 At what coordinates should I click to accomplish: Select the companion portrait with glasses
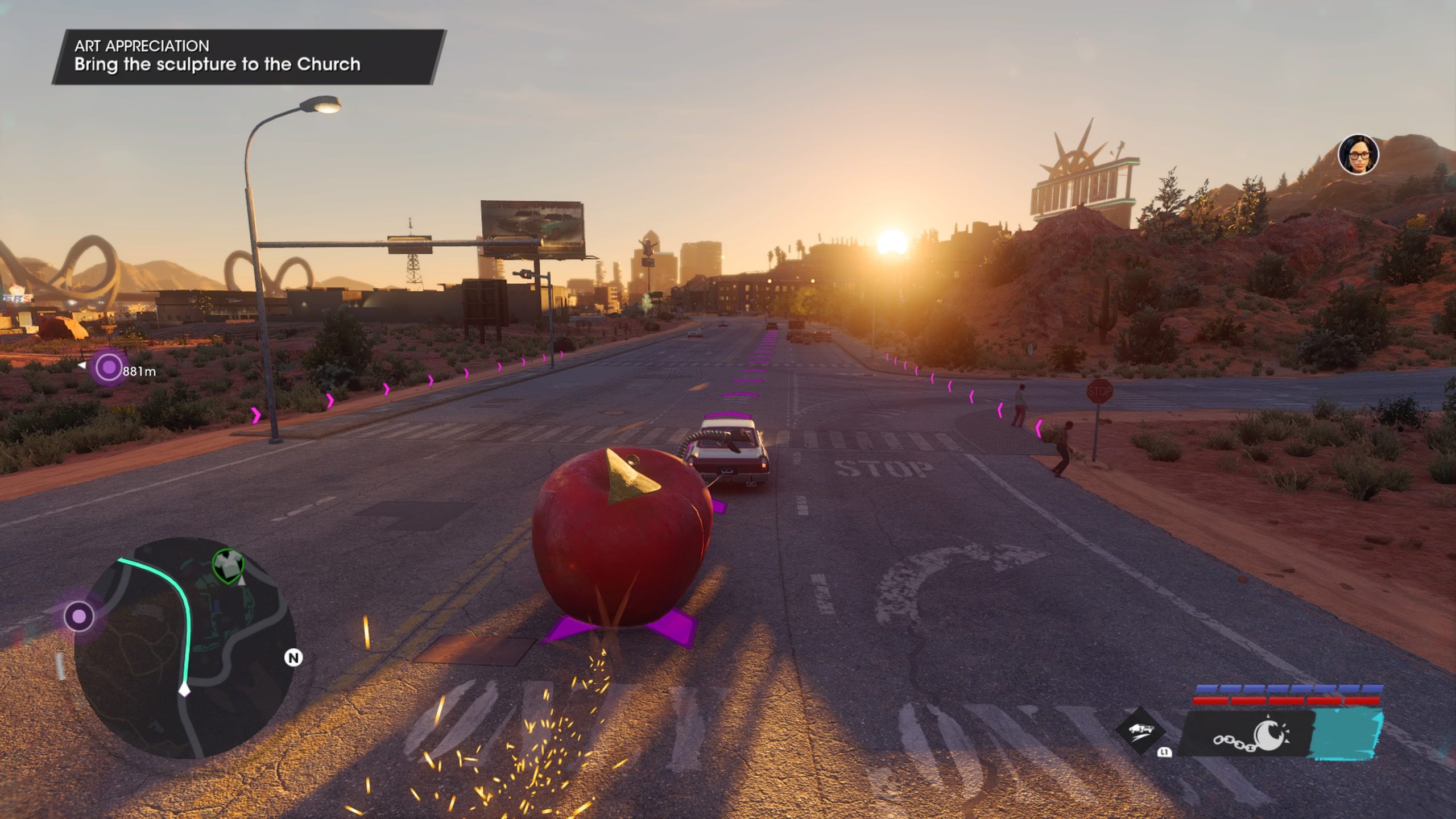point(1358,155)
